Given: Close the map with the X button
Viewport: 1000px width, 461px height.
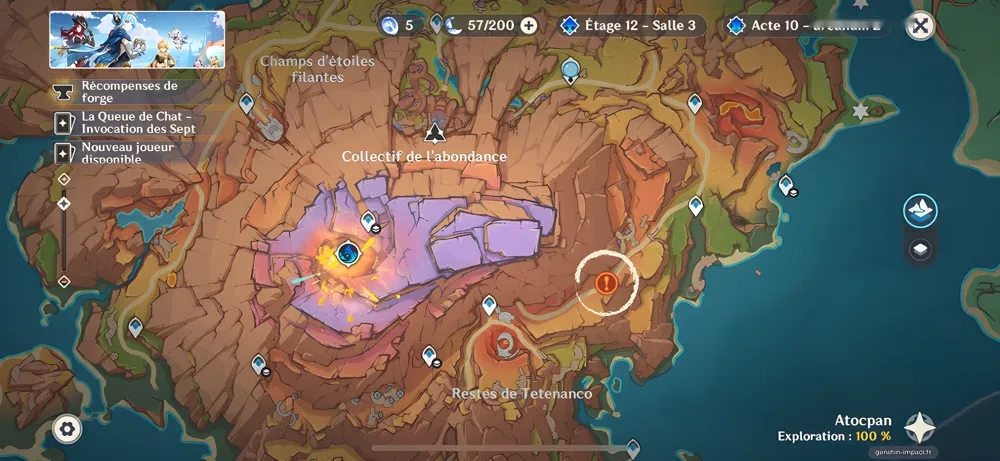Looking at the screenshot, I should click(920, 26).
